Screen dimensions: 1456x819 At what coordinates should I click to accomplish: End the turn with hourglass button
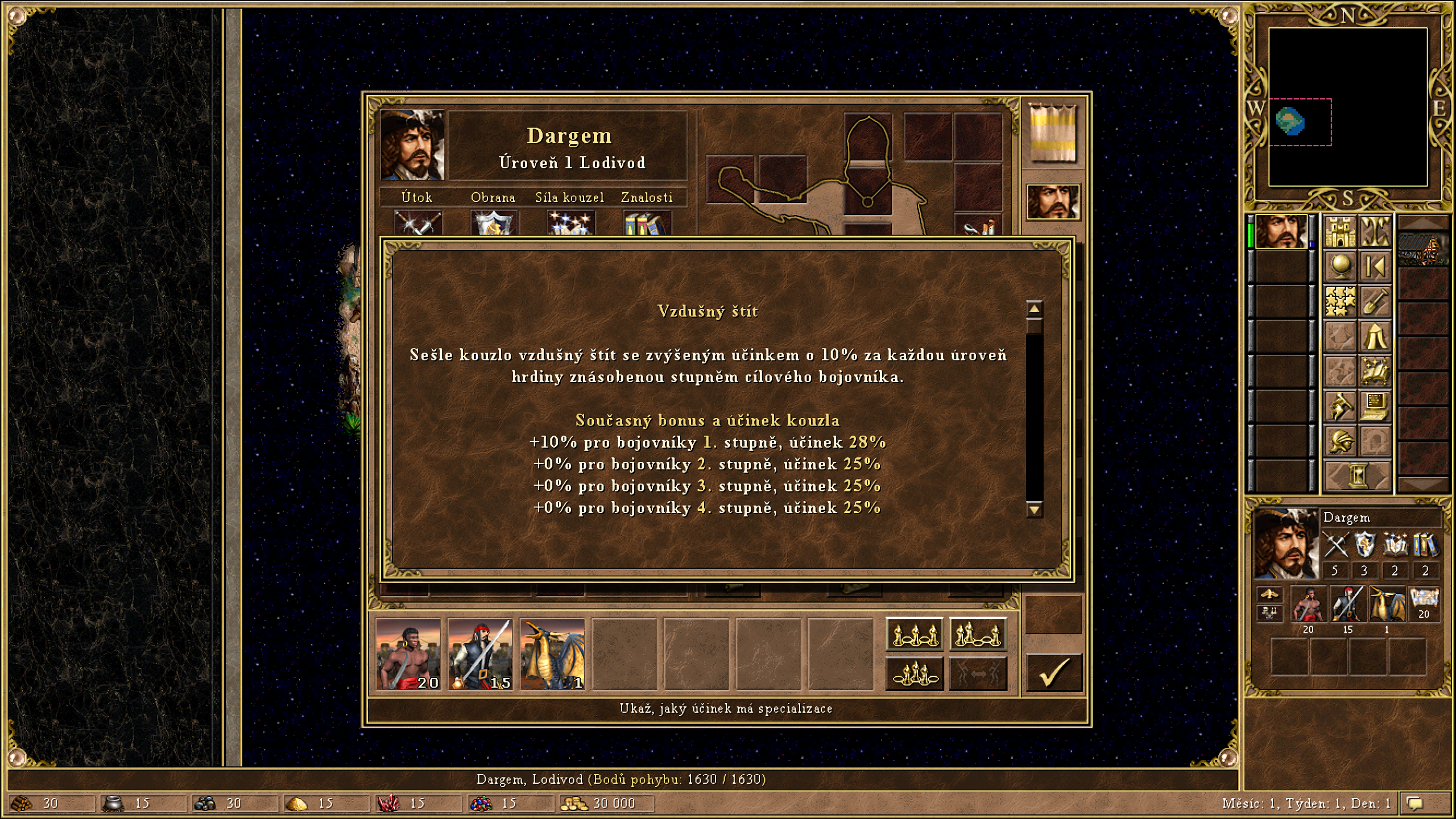point(1358,475)
